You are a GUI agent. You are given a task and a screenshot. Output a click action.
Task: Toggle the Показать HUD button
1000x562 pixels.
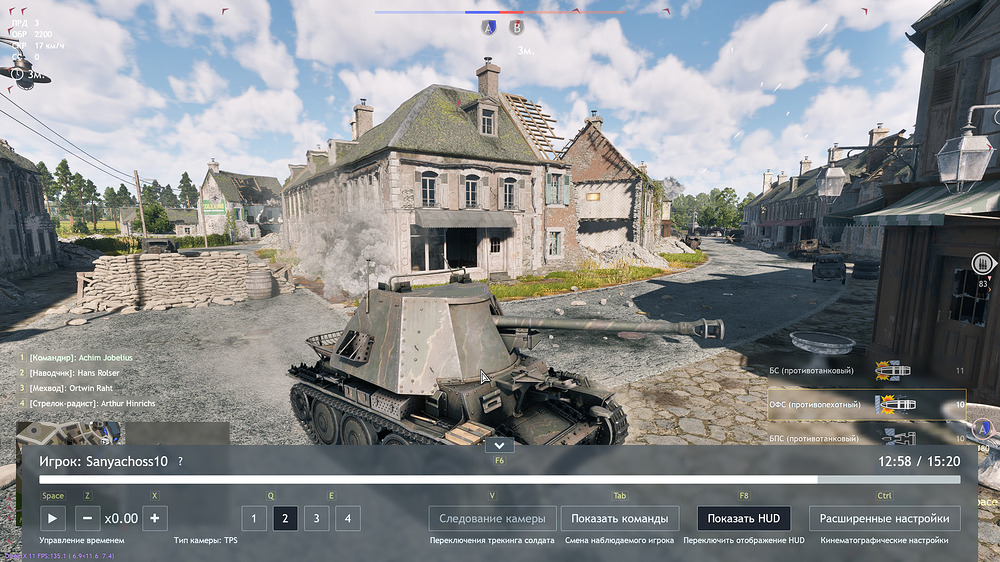743,518
